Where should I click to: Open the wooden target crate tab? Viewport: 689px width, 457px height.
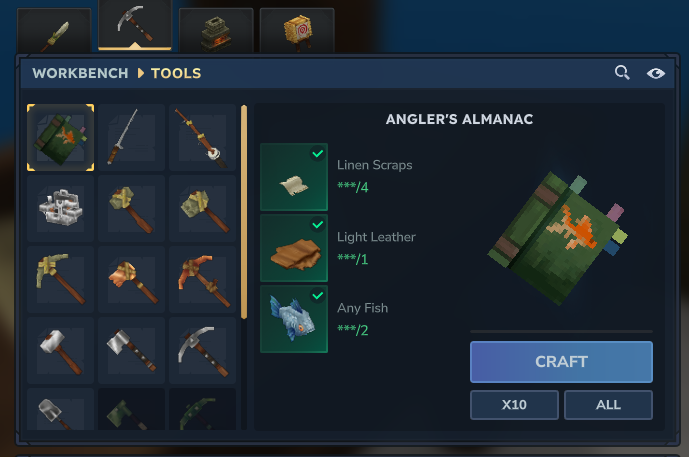pyautogui.click(x=296, y=30)
